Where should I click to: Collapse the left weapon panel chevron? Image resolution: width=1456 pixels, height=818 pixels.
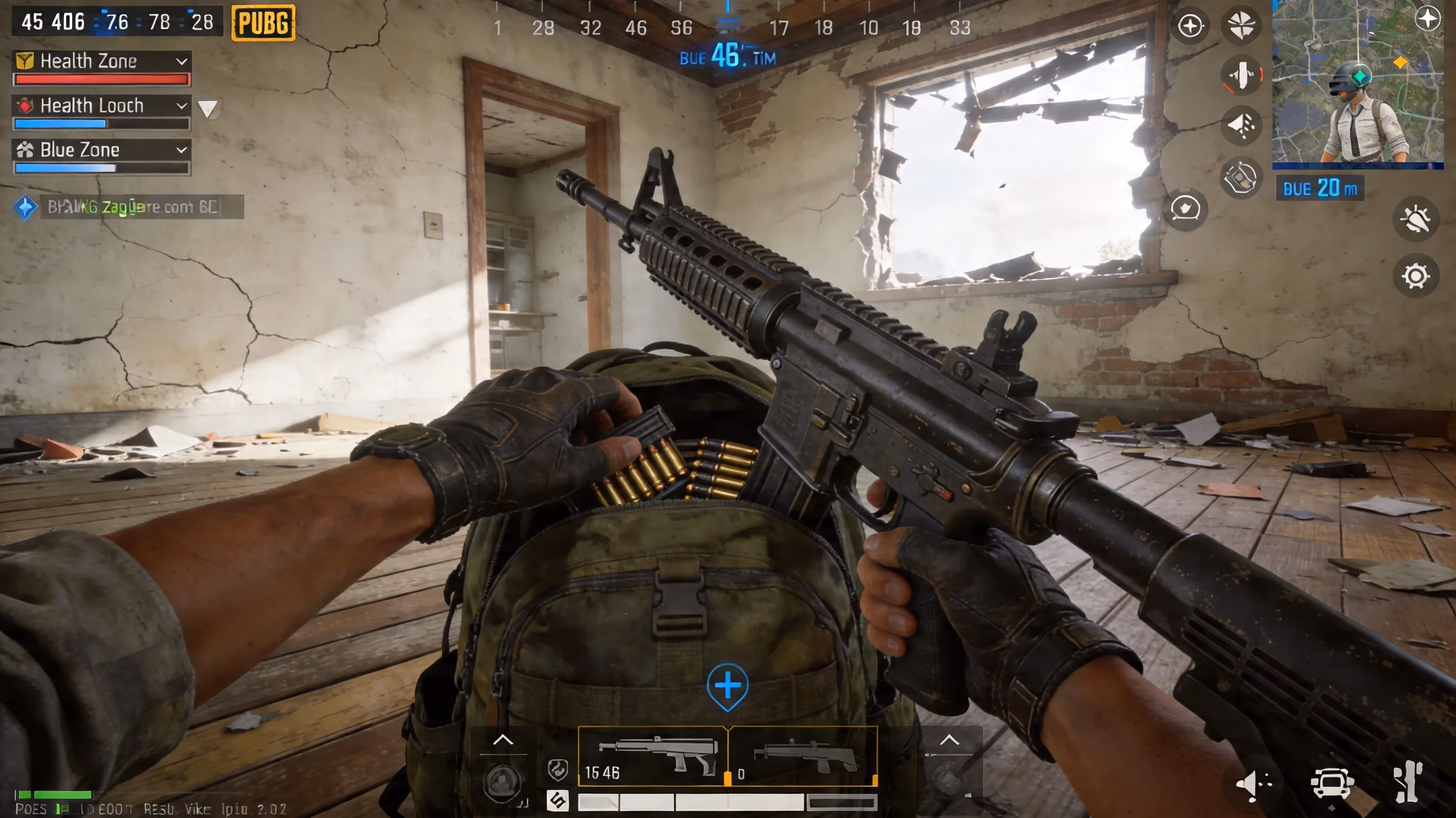503,740
